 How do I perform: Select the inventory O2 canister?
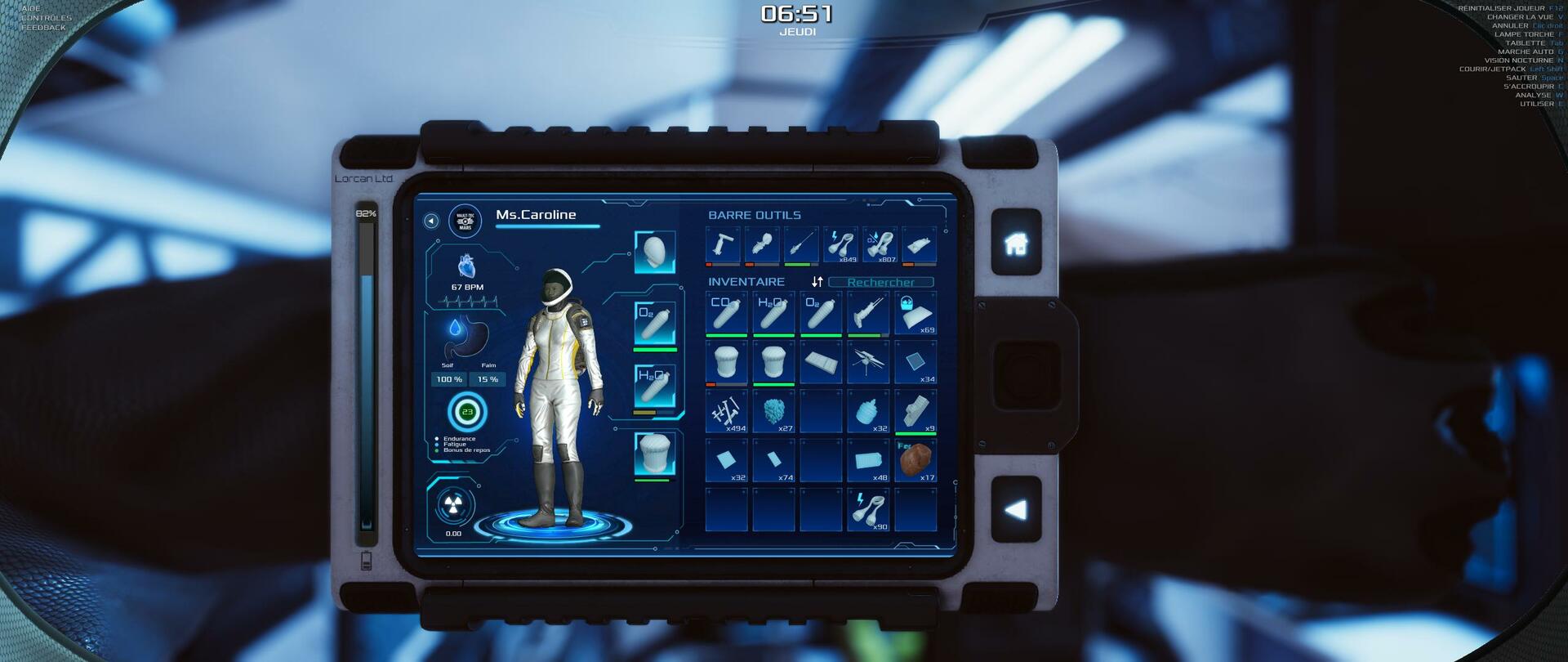(x=821, y=313)
